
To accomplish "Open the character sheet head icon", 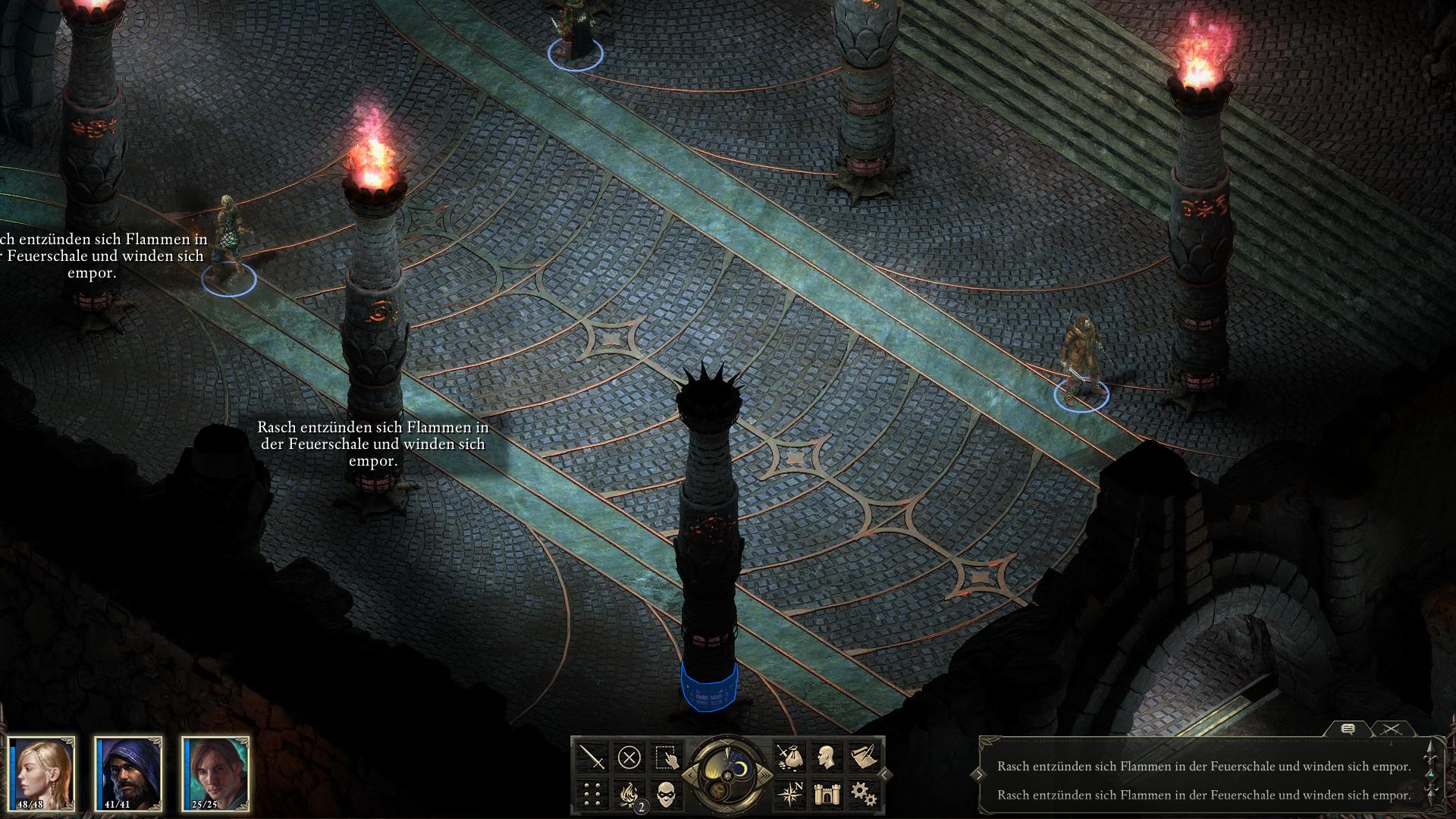I will tap(827, 757).
